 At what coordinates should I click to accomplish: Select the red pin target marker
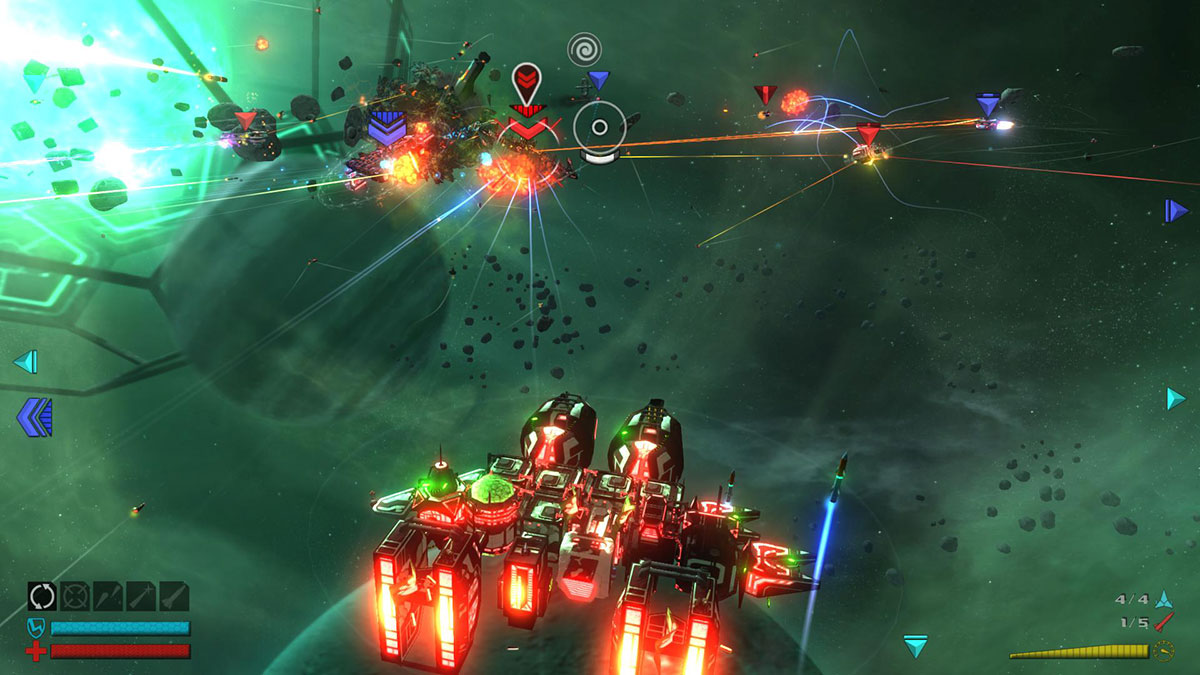click(526, 80)
